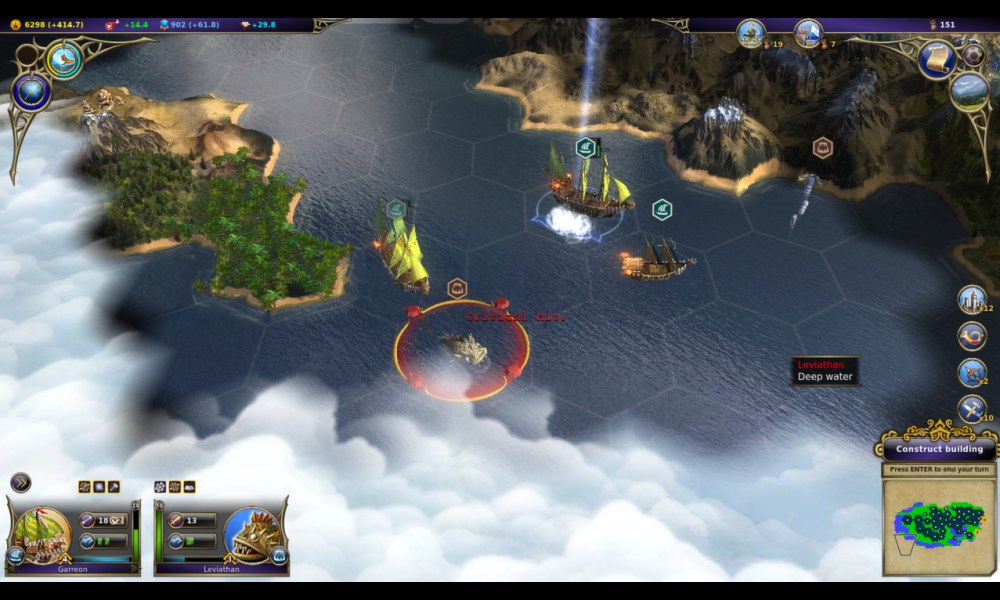Click the double-arrow next unit button
This screenshot has width=1000, height=600.
pyautogui.click(x=20, y=483)
